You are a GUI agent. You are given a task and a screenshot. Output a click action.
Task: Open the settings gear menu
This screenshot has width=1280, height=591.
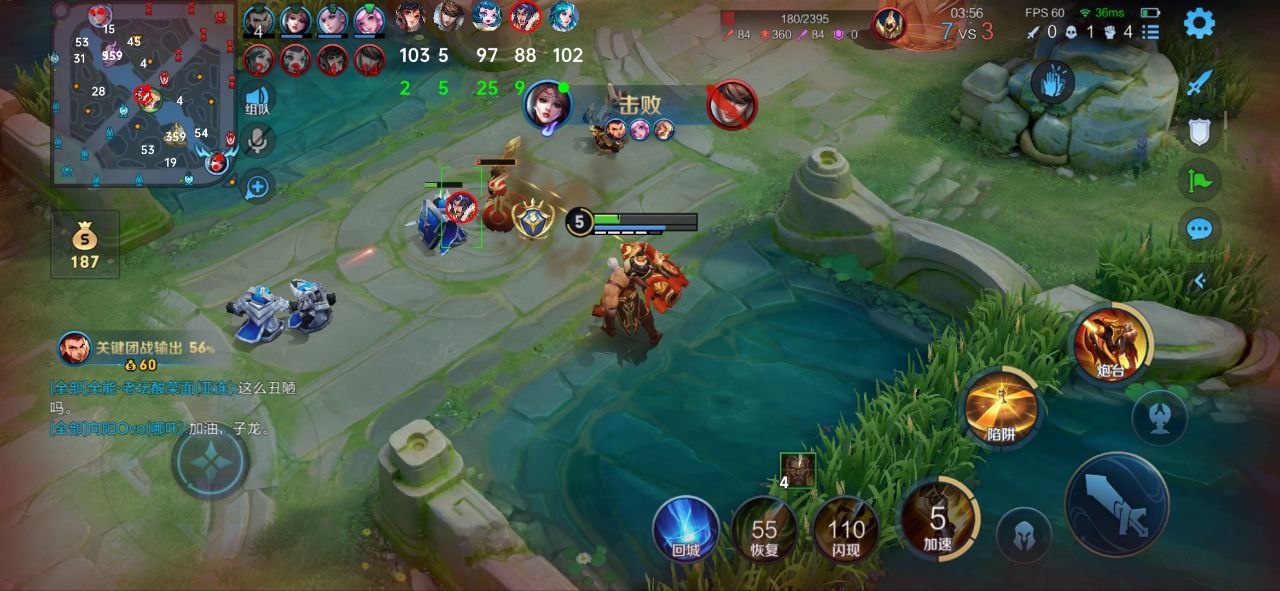click(1199, 23)
